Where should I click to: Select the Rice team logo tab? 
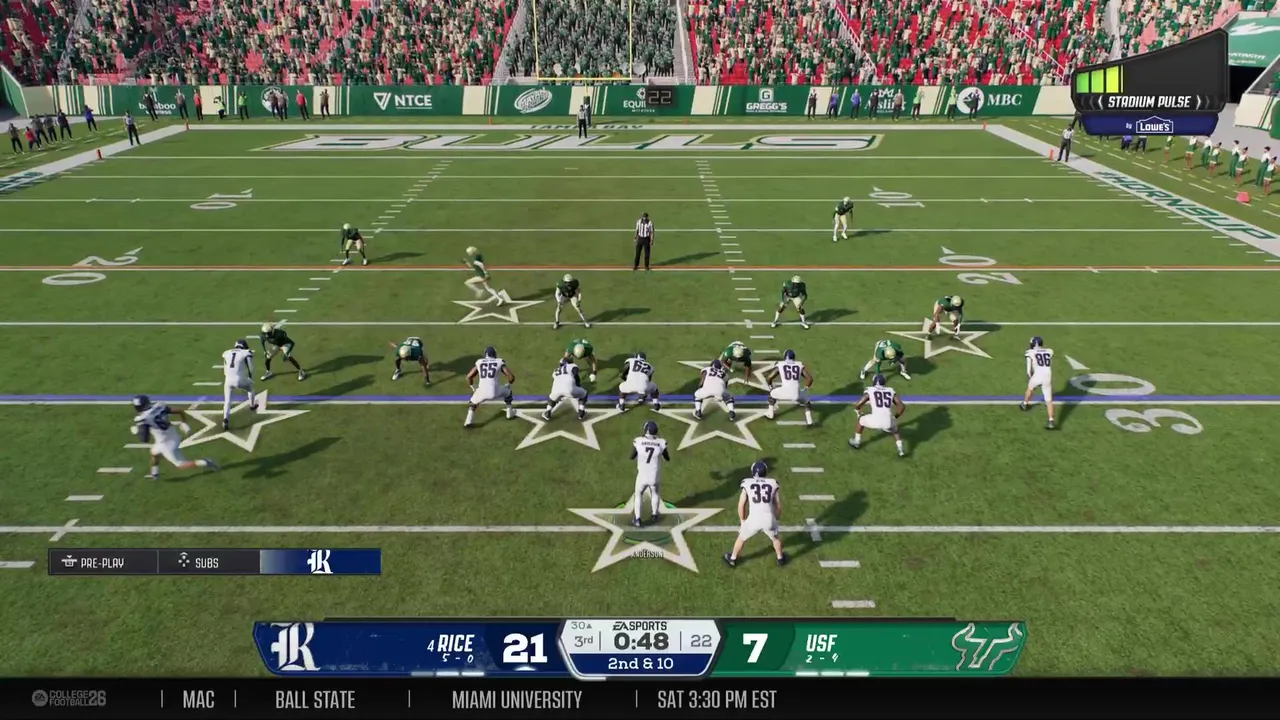click(x=320, y=562)
